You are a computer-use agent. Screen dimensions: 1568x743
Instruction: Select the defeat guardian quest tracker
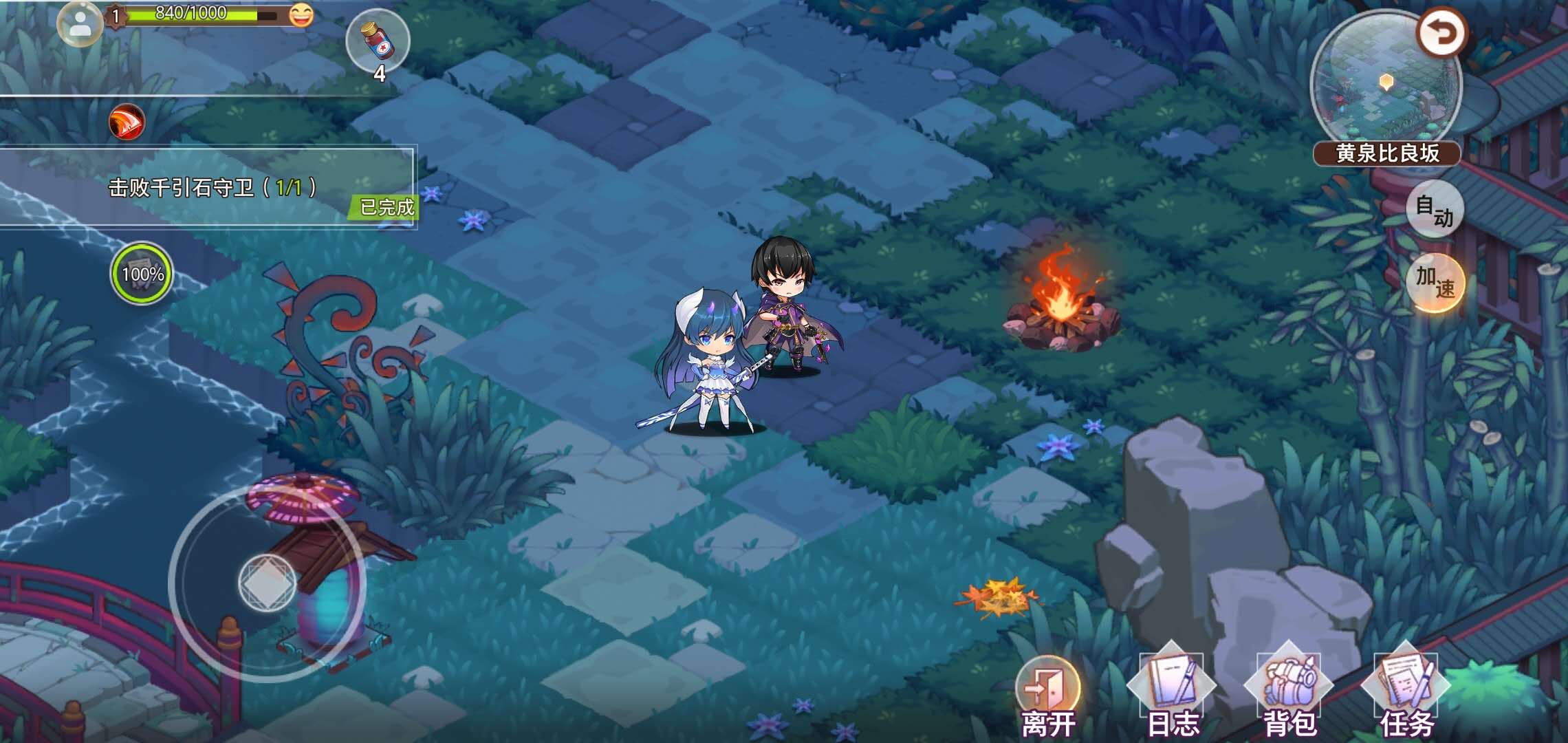coord(210,187)
